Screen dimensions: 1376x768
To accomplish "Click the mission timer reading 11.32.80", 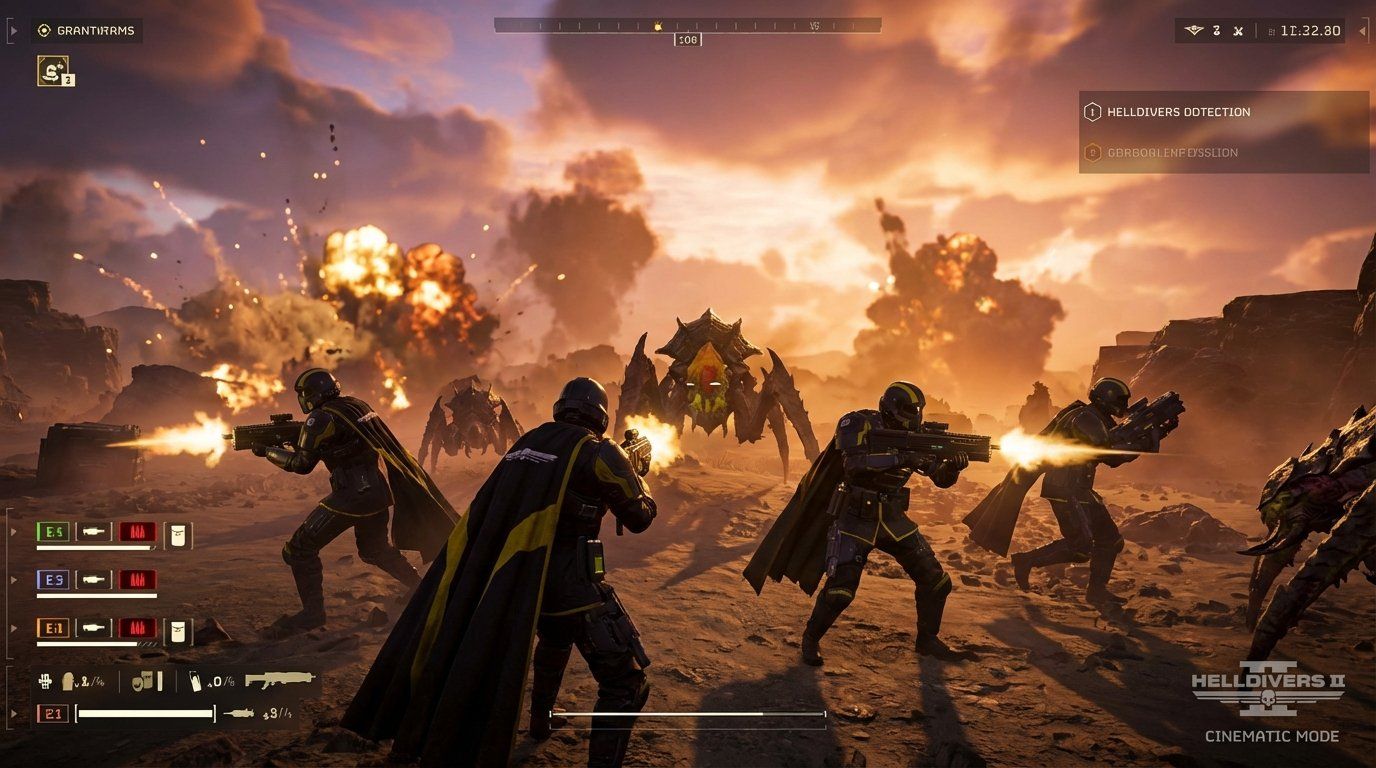I will pos(1312,30).
